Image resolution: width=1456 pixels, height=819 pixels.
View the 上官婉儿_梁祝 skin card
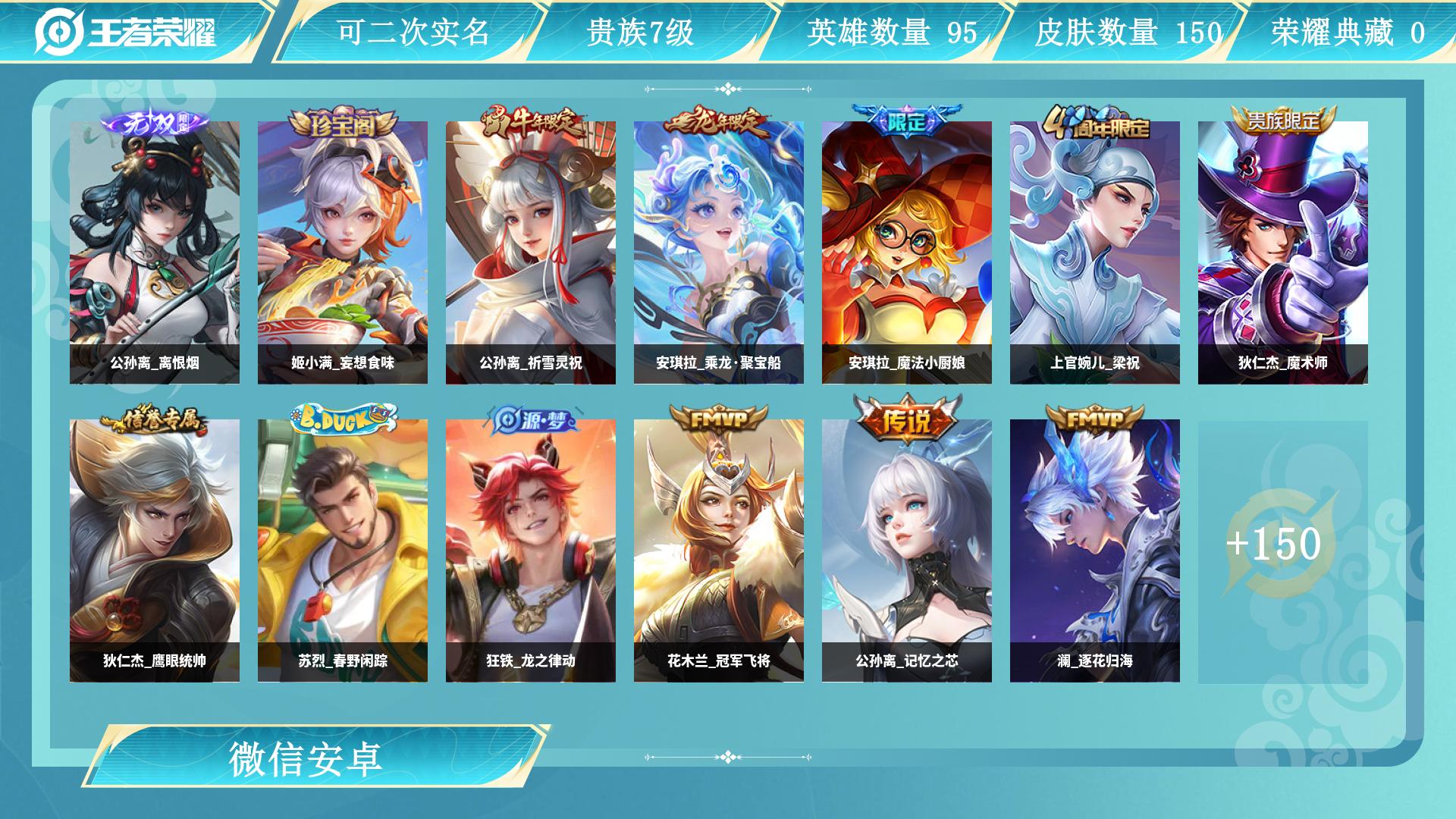(x=1095, y=253)
